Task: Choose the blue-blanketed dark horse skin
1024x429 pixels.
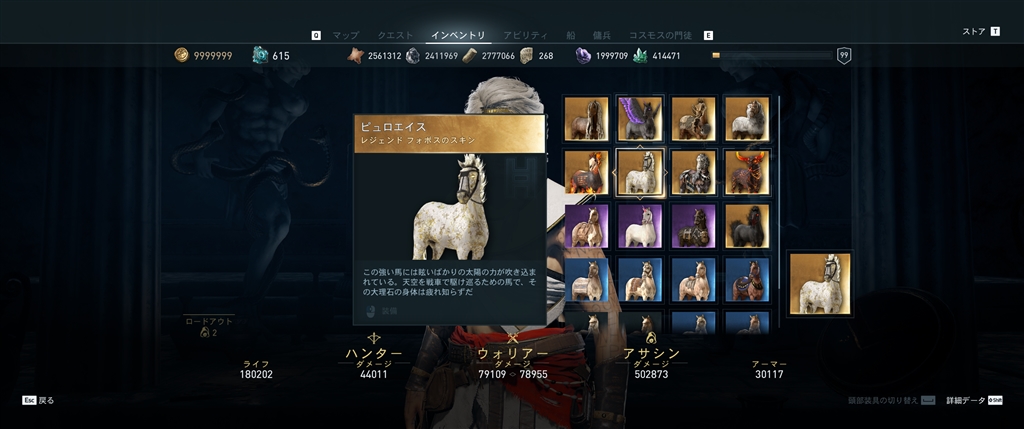Action: point(747,280)
